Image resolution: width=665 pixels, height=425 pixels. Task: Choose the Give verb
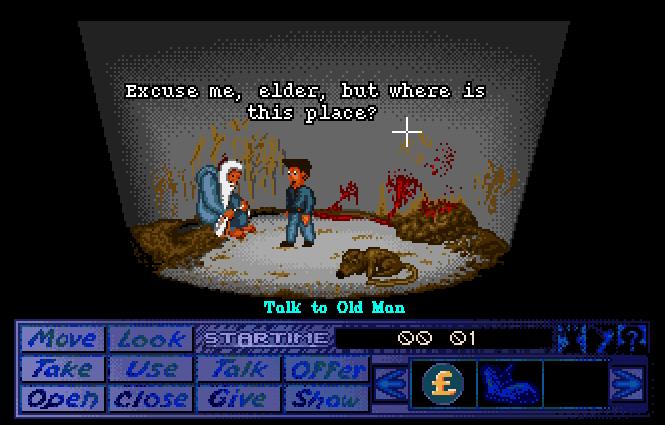[238, 398]
